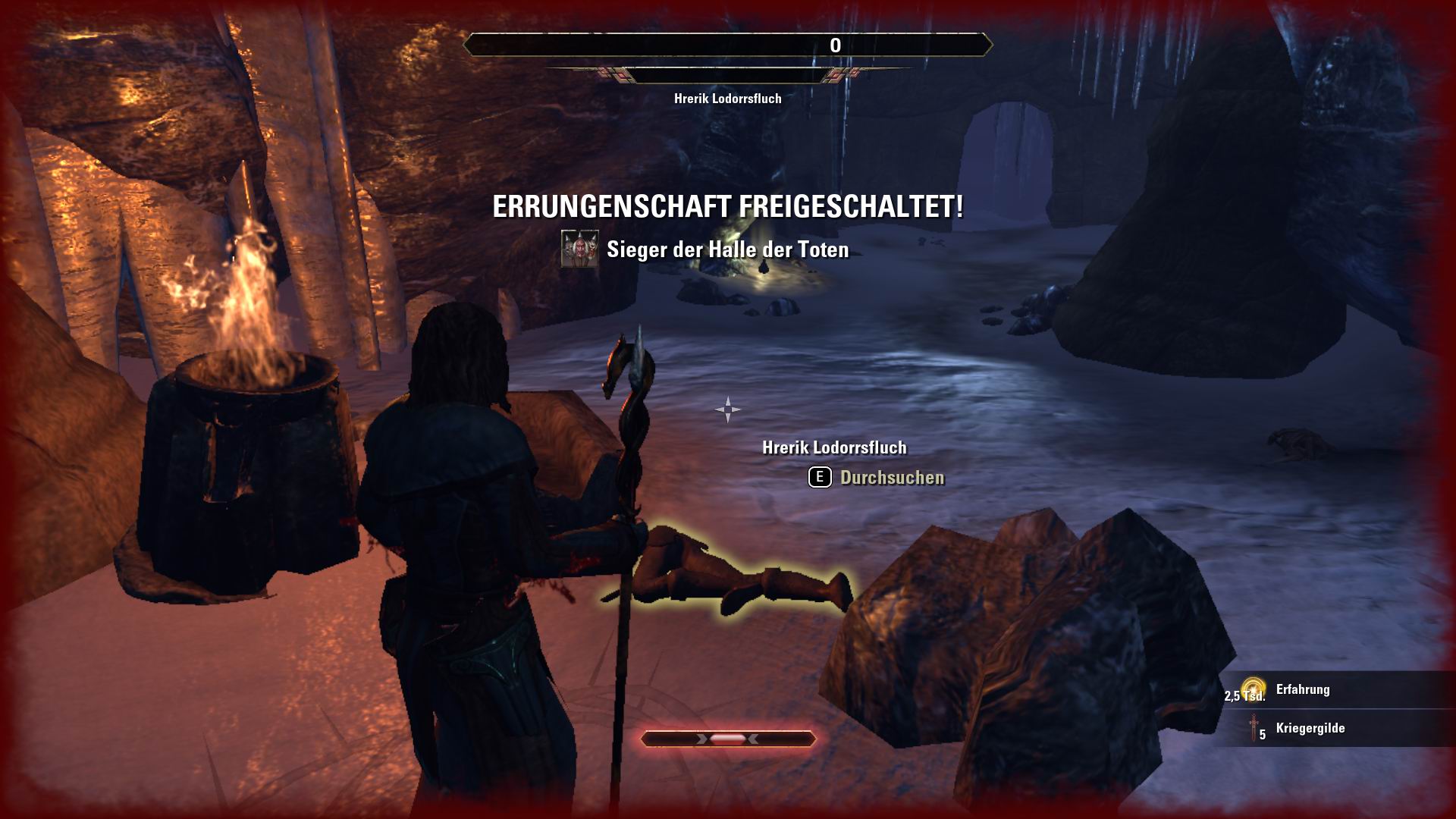Click the Hrerik Lodorrsfluch boss title at top
Screen dimensions: 1456x819
point(728,97)
